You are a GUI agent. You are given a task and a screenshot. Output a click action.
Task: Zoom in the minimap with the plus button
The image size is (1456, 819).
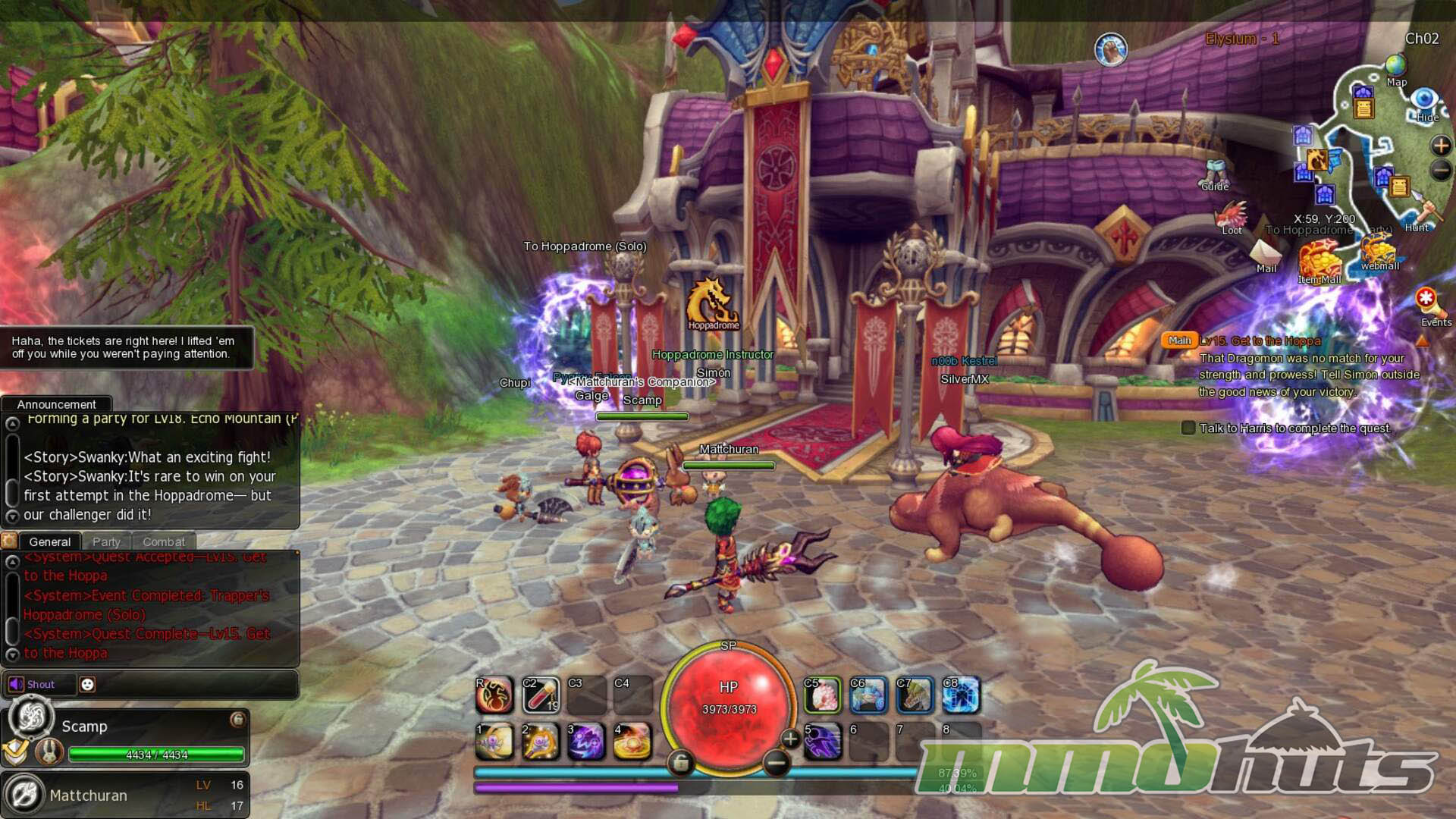click(x=1440, y=145)
